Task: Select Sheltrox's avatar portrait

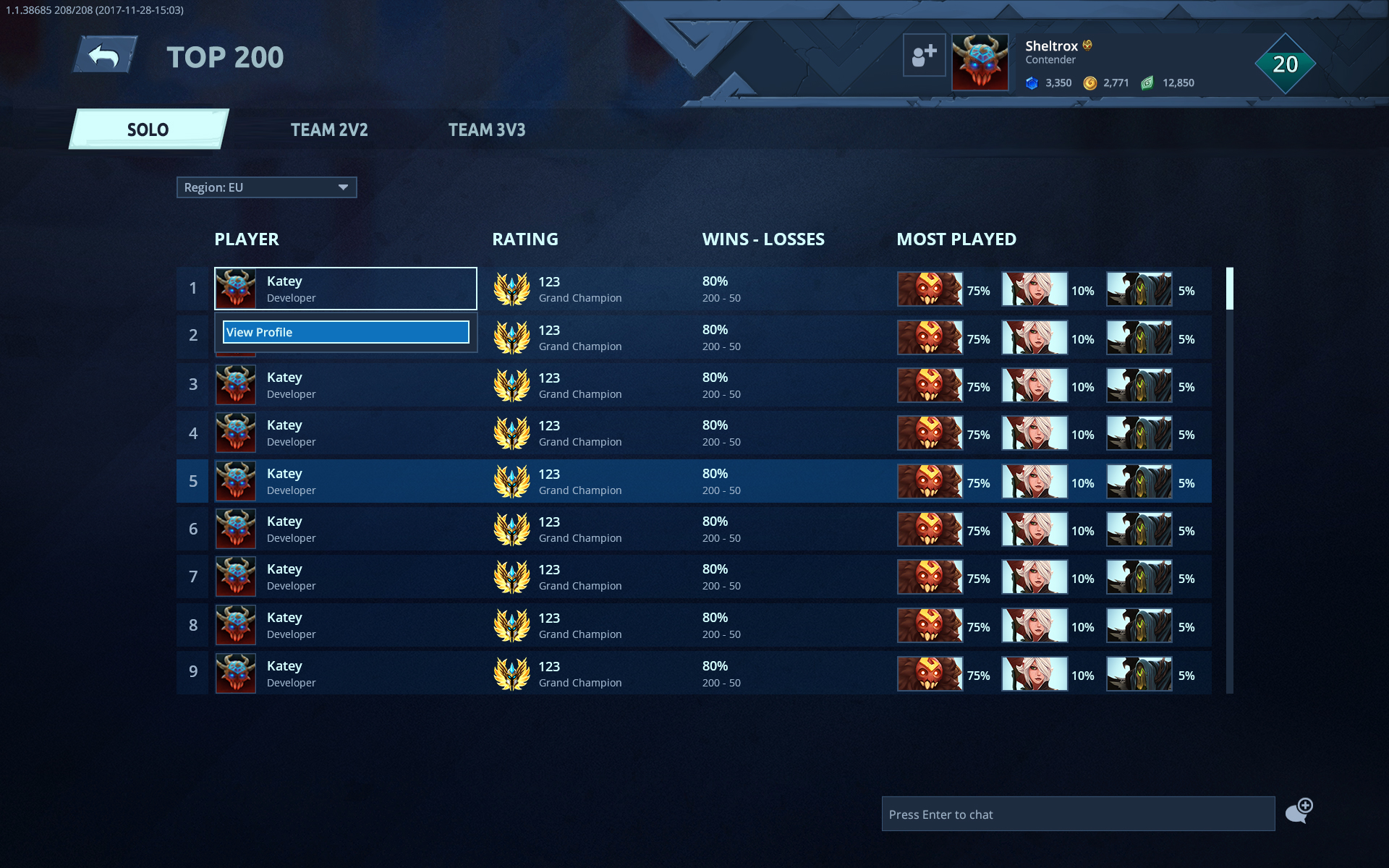Action: pos(980,62)
